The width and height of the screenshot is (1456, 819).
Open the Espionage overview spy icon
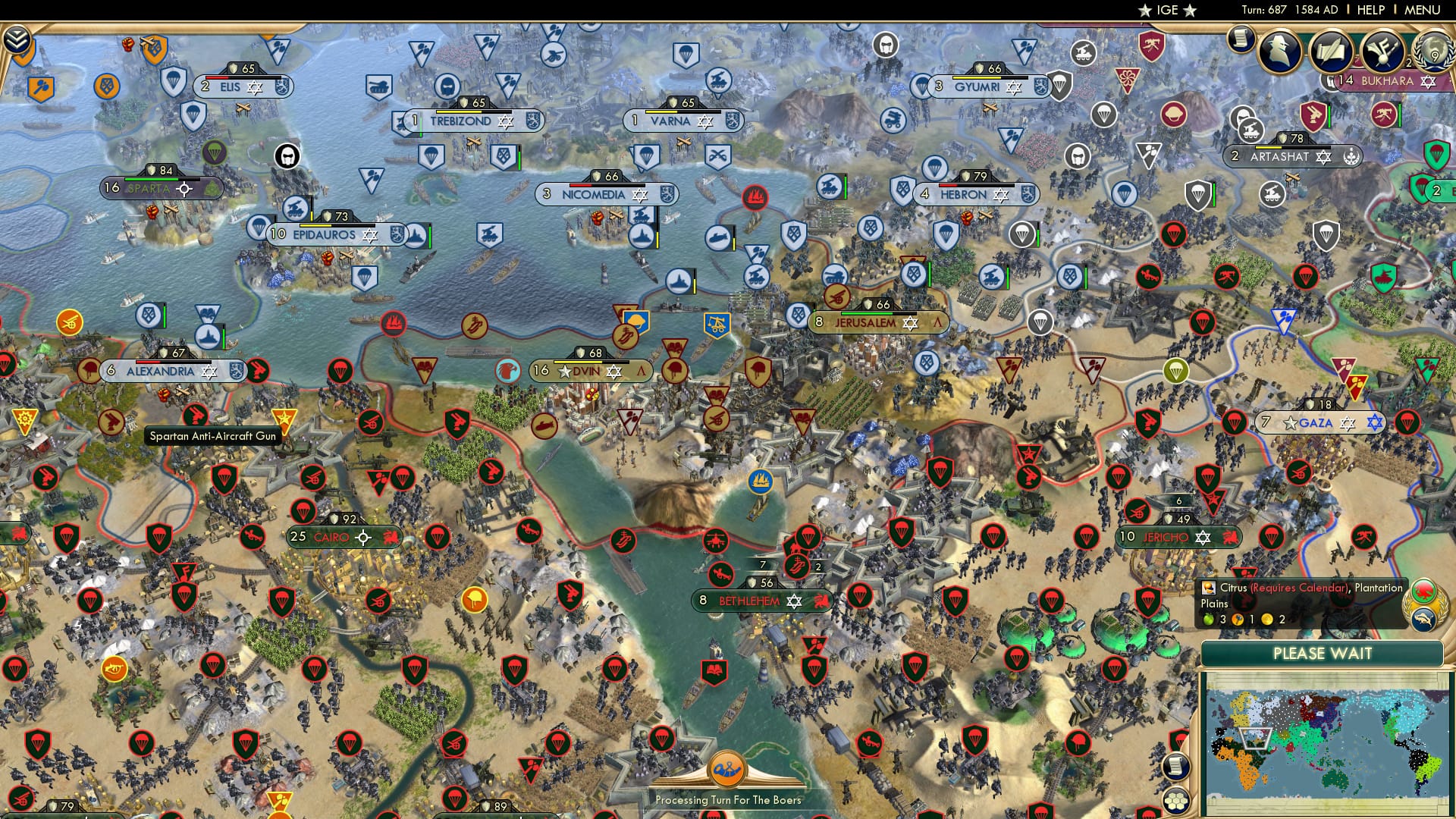click(x=1280, y=53)
